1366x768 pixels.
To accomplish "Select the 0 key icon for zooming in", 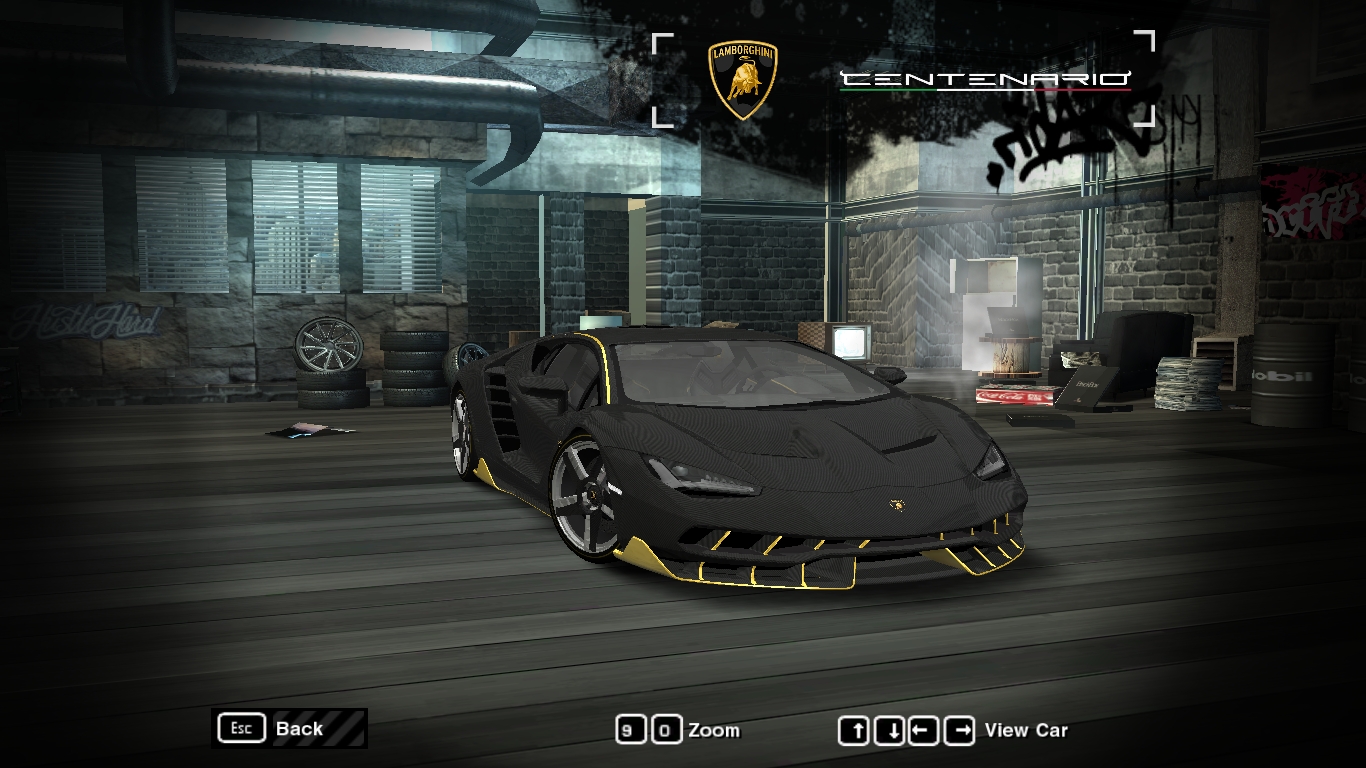I will click(x=666, y=731).
